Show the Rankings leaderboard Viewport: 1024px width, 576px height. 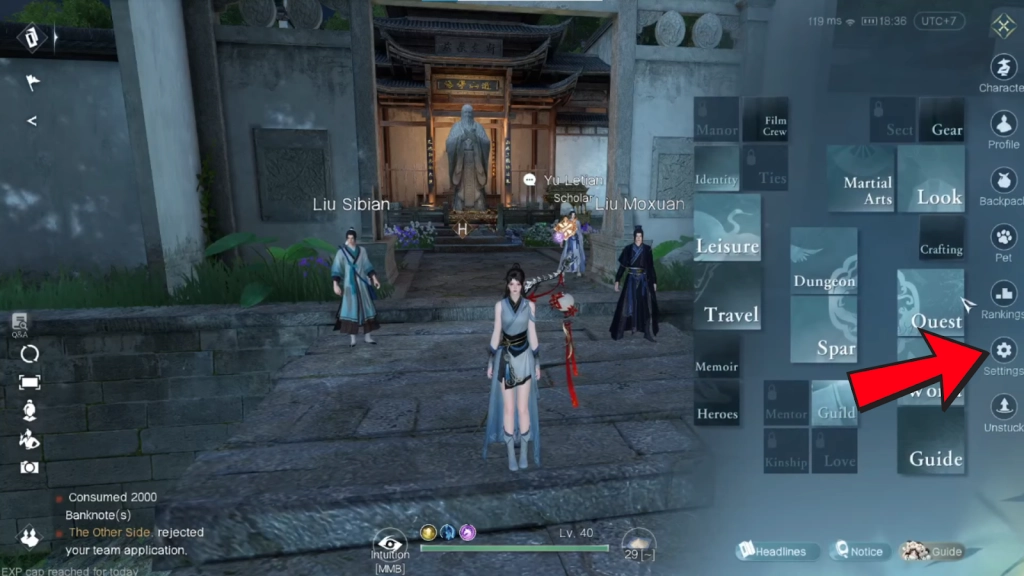[x=1003, y=294]
